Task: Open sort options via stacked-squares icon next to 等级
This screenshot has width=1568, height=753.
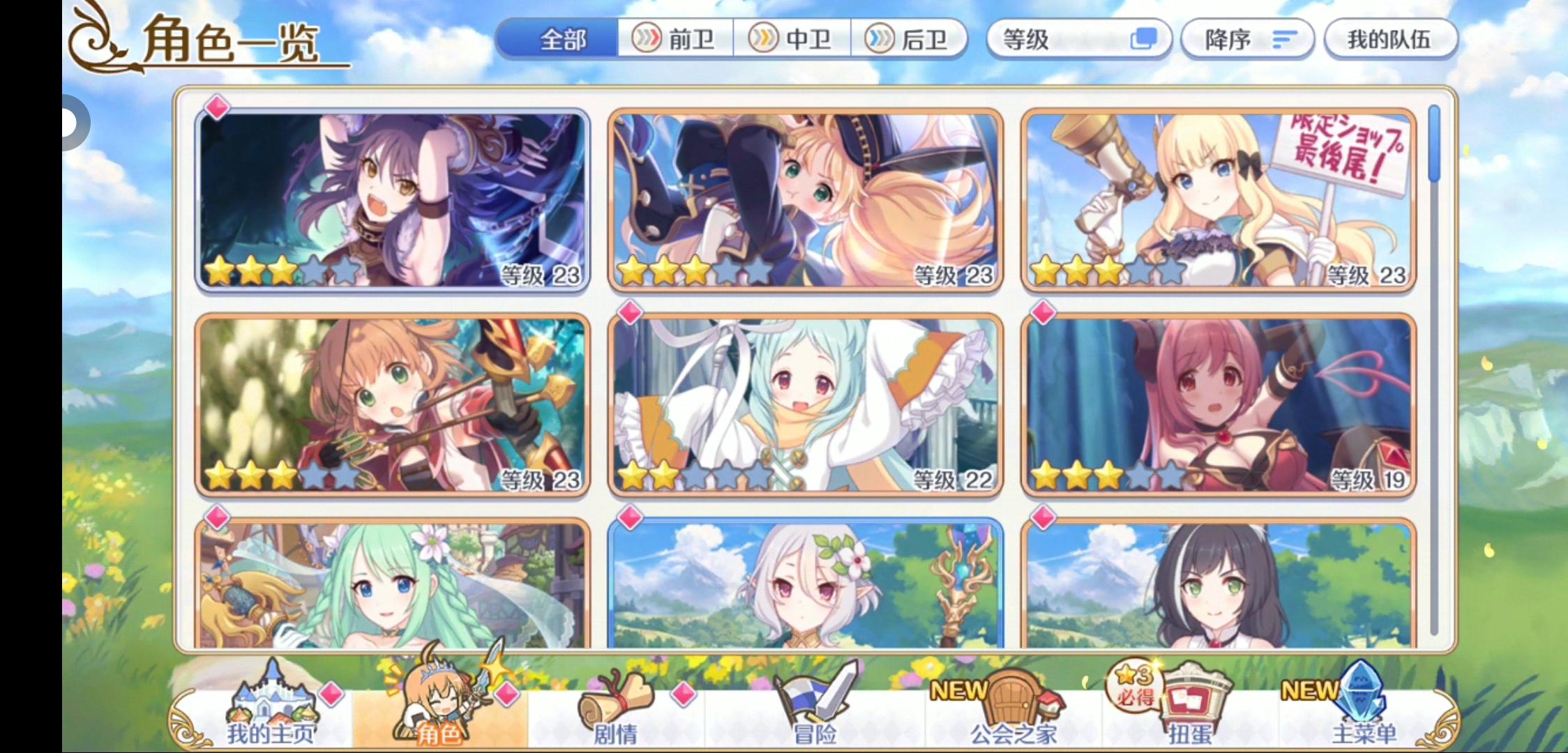Action: (1144, 40)
